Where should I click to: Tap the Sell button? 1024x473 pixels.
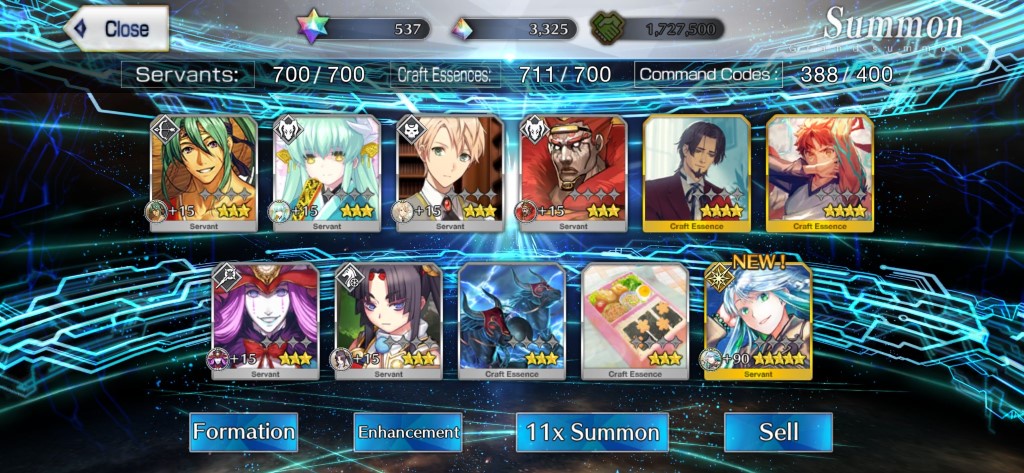[x=778, y=432]
